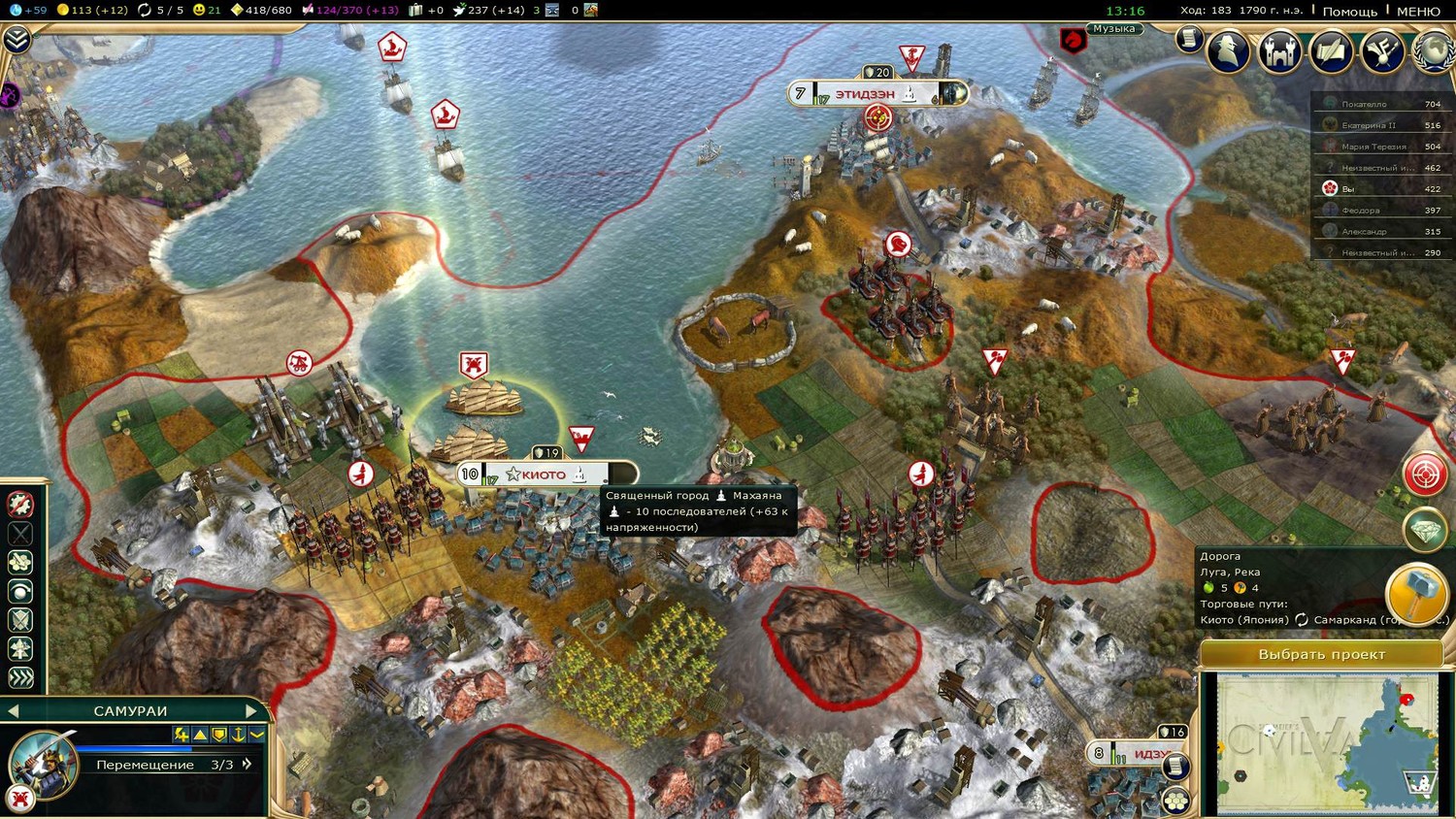
Task: Open the notification log scroll icon
Action: (x=1188, y=39)
